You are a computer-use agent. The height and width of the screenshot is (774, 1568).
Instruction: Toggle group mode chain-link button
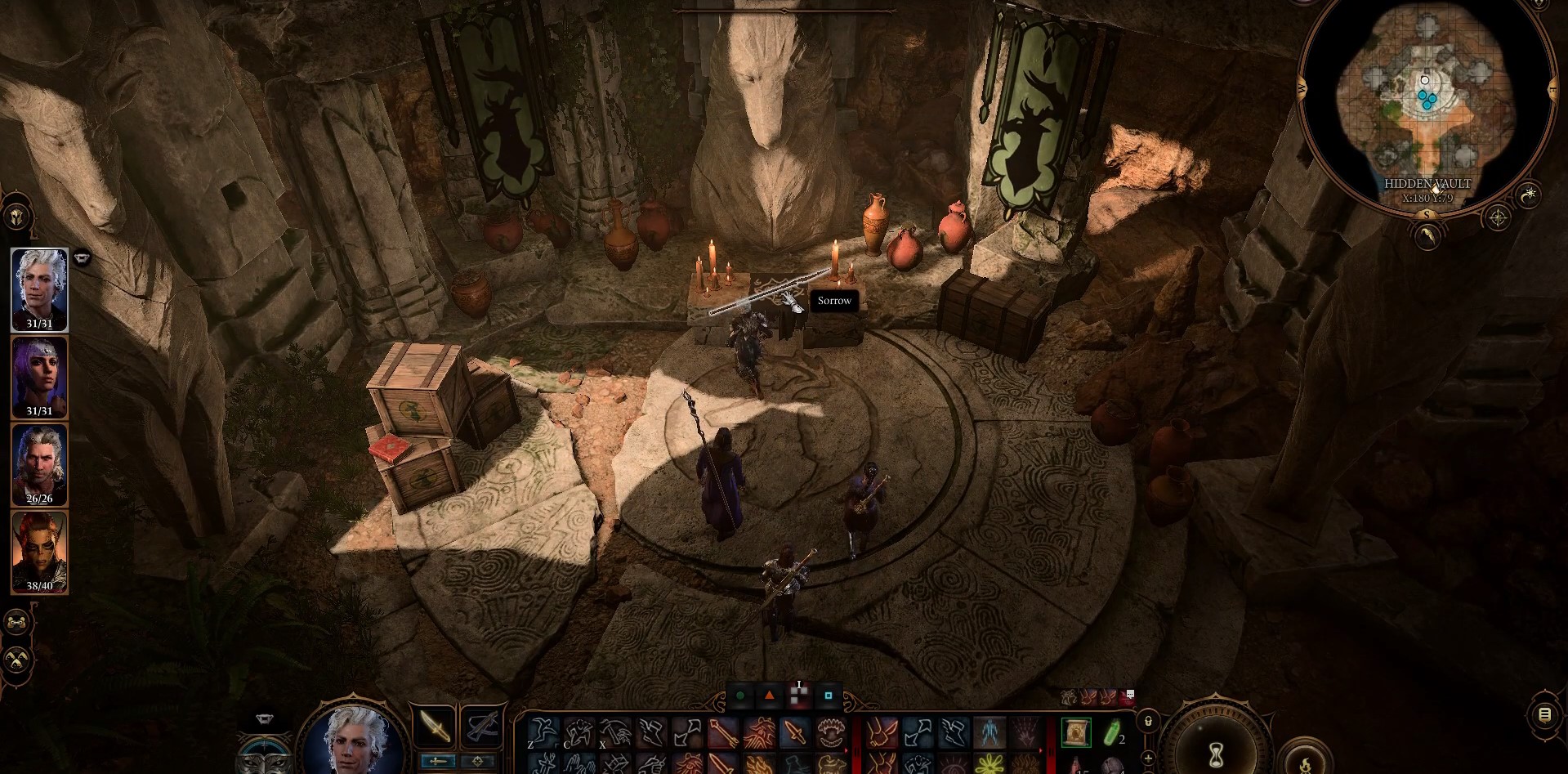click(x=17, y=623)
